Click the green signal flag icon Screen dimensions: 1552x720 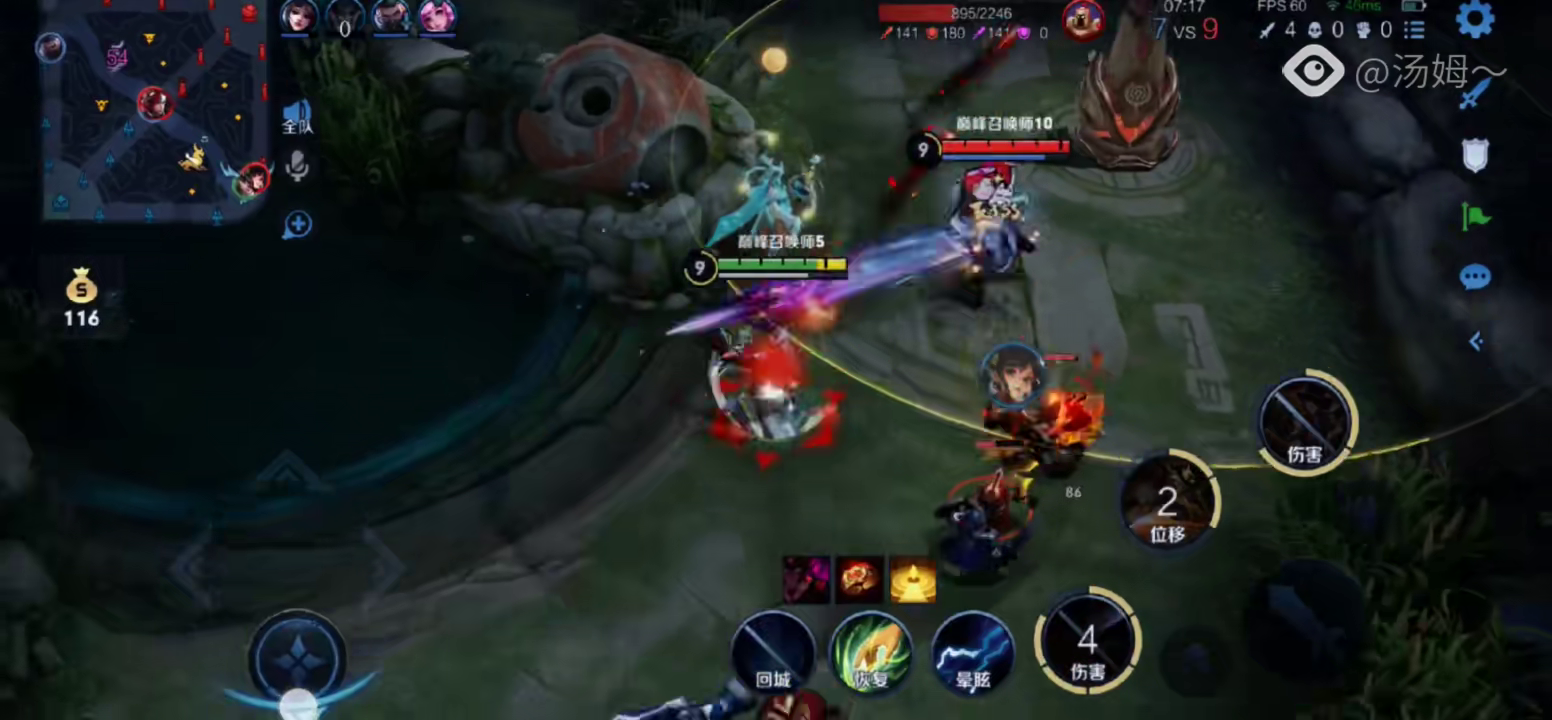click(x=1475, y=217)
